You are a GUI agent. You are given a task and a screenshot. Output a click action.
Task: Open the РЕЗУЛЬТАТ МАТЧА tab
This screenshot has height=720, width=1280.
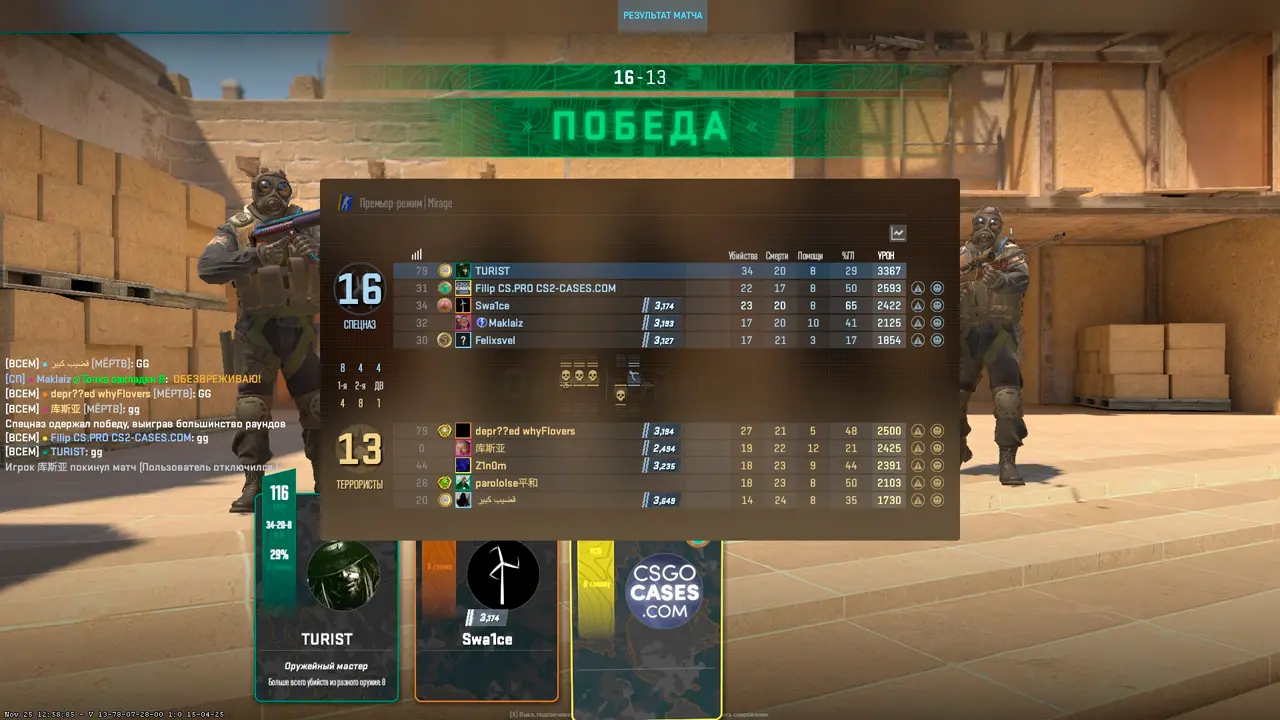(662, 16)
